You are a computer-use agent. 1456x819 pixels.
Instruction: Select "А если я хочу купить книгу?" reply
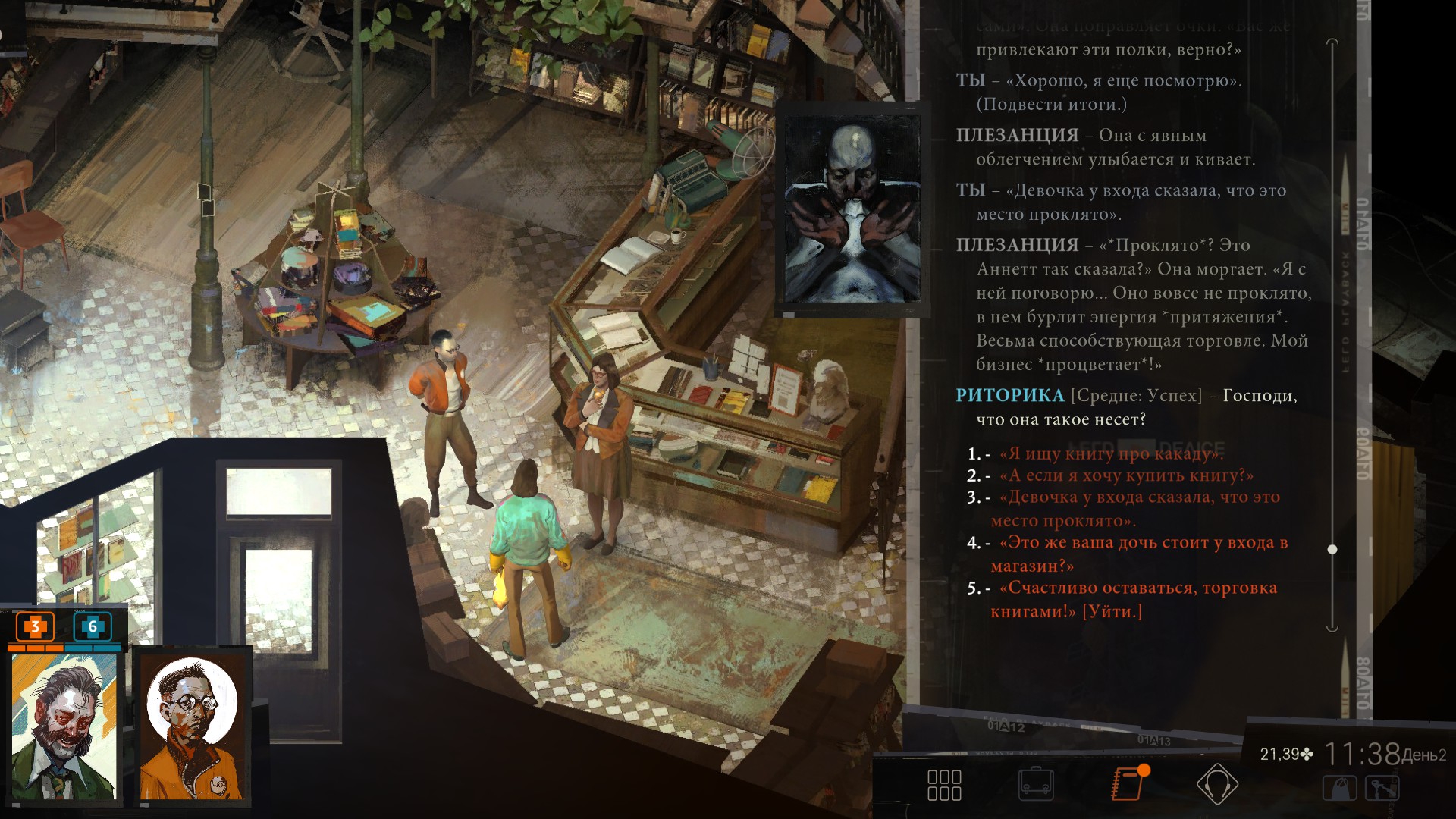(1125, 476)
